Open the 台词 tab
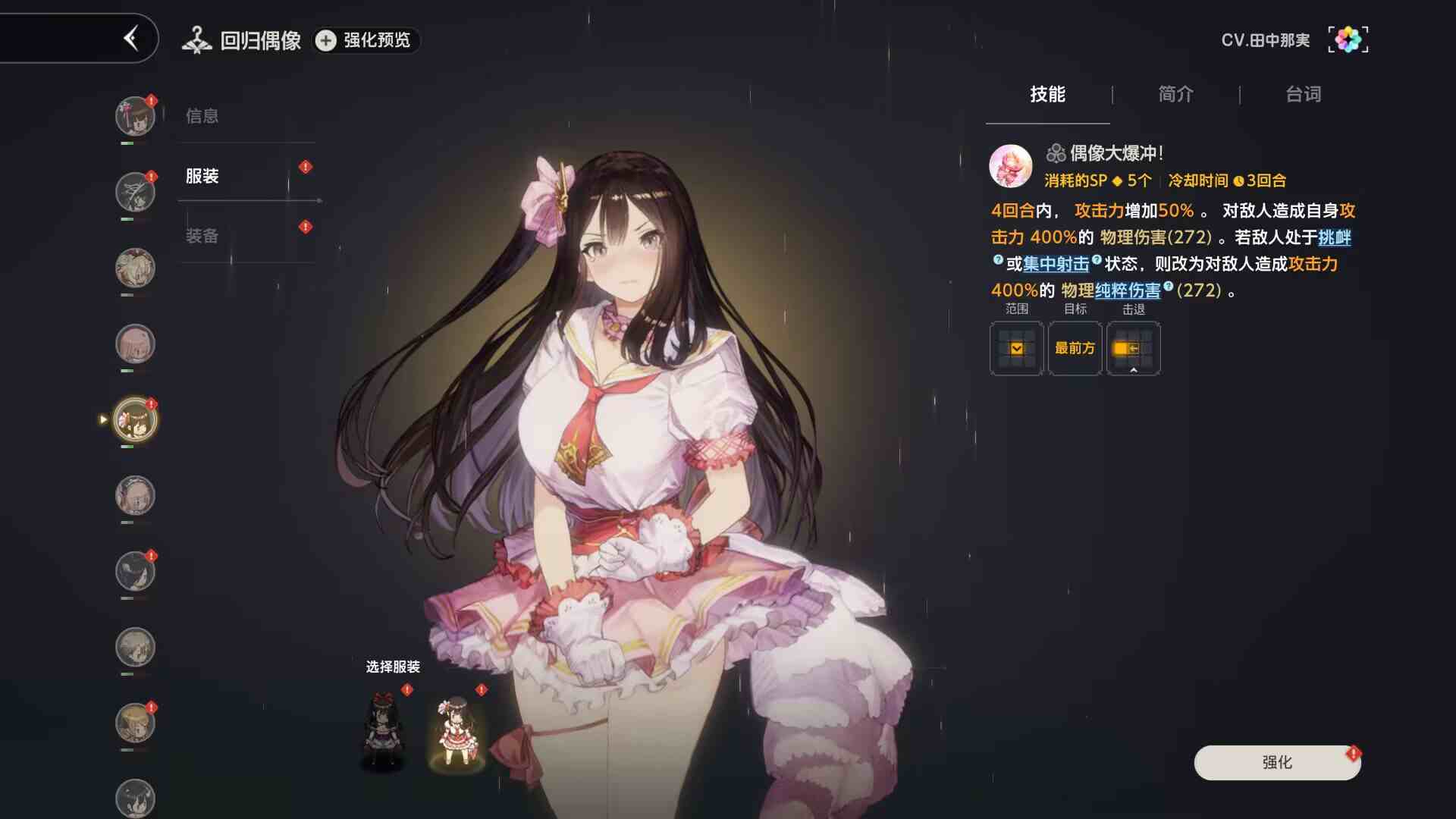Viewport: 1456px width, 819px height. pyautogui.click(x=1303, y=94)
